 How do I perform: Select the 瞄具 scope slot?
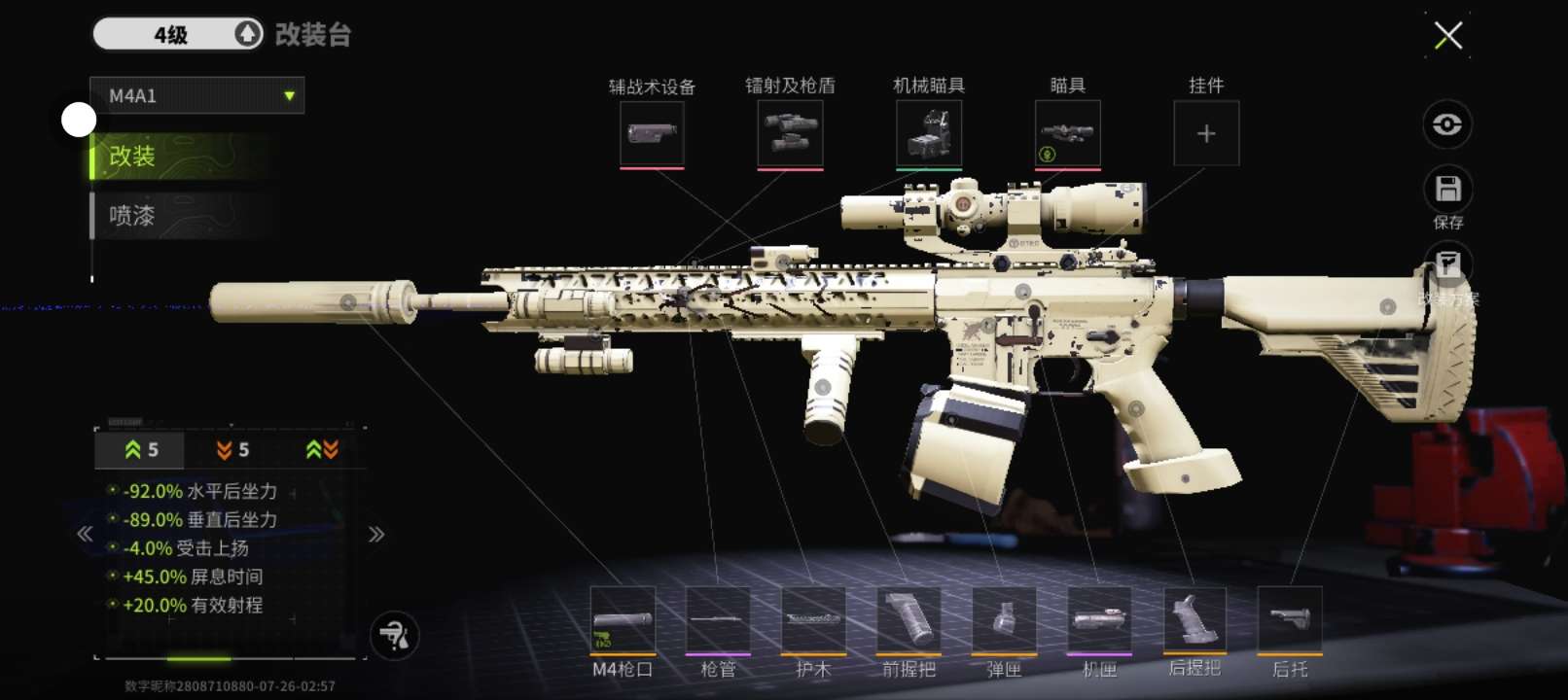point(1067,133)
